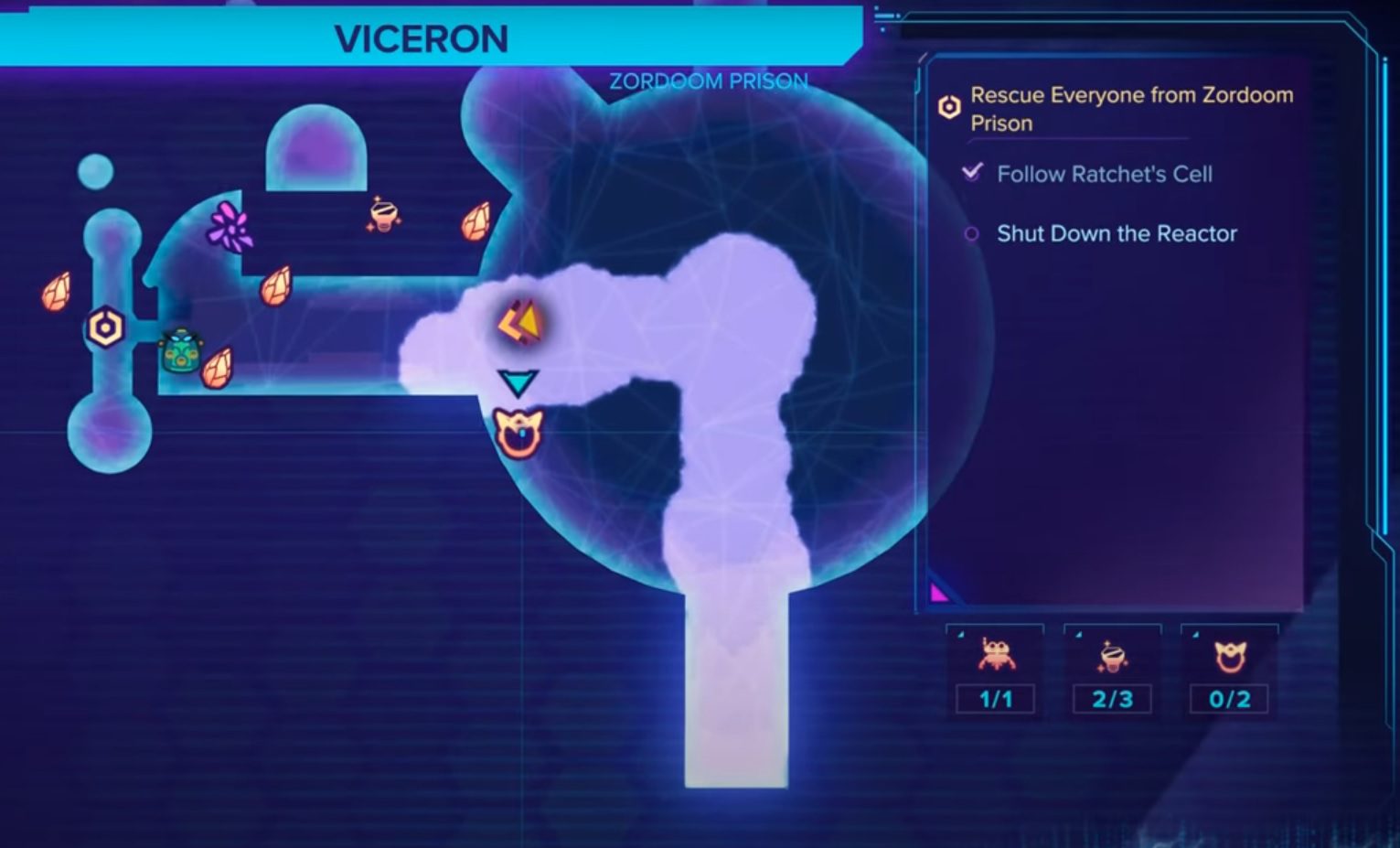Select the Shut Down the Reactor radio circle

click(x=971, y=234)
